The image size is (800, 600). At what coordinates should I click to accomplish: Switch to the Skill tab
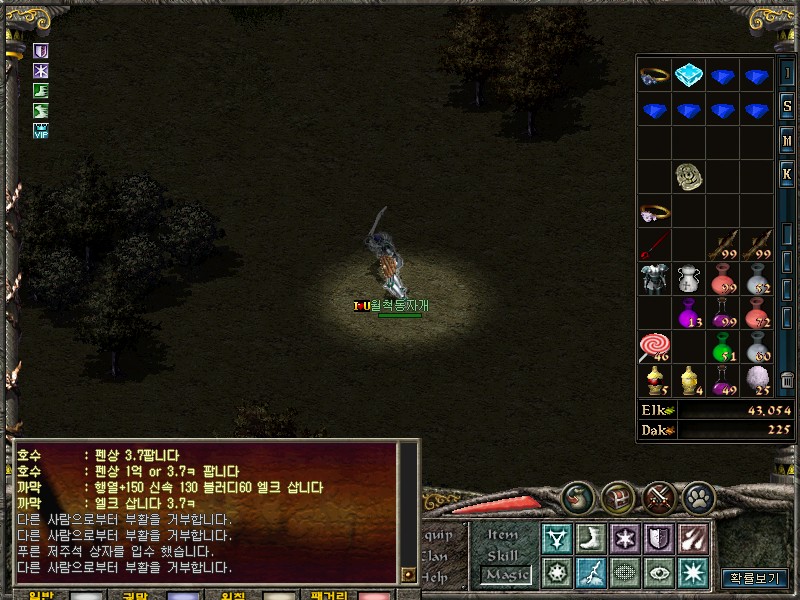(503, 555)
